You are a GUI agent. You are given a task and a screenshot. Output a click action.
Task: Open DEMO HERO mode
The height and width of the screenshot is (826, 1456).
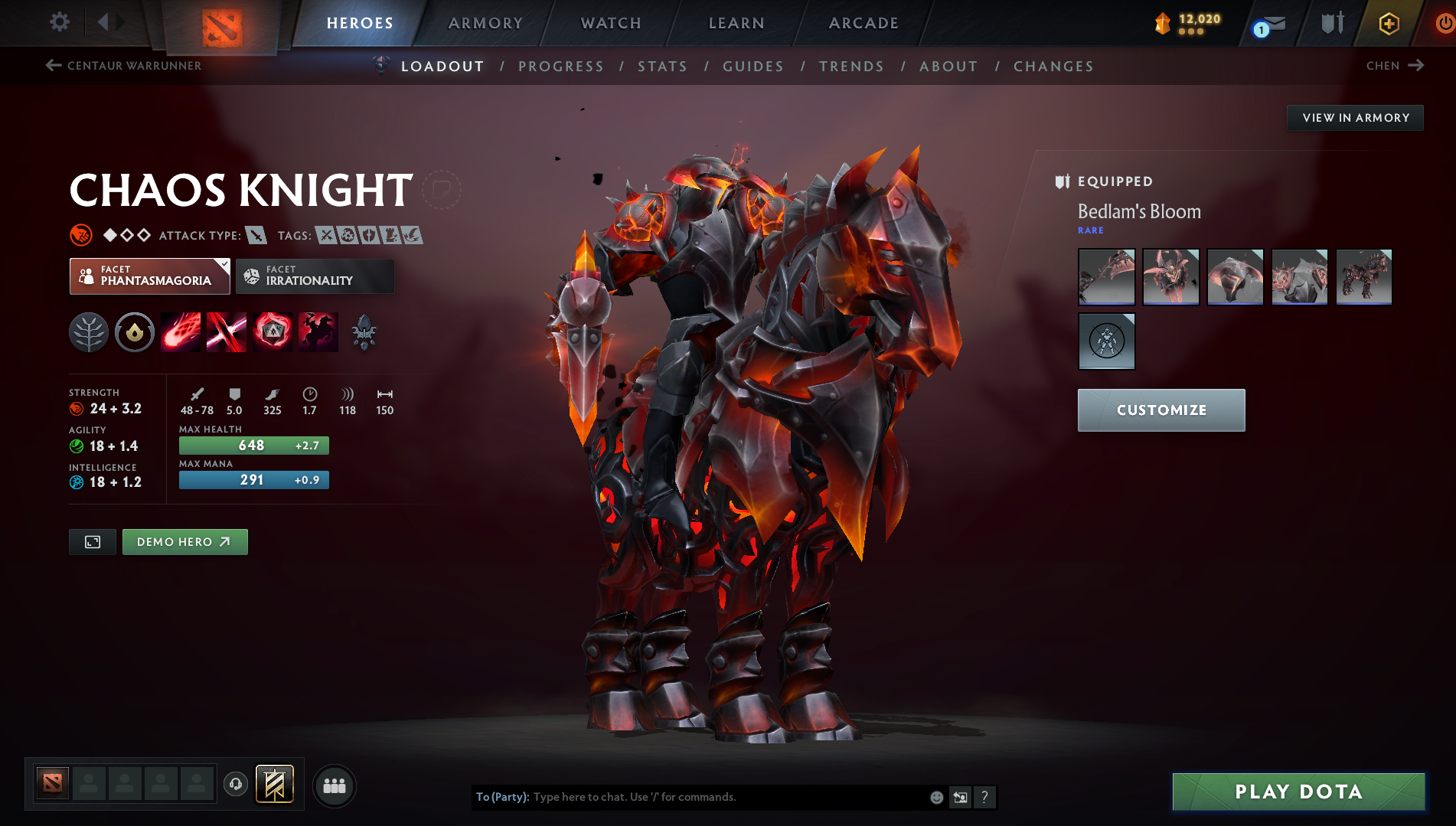point(184,541)
